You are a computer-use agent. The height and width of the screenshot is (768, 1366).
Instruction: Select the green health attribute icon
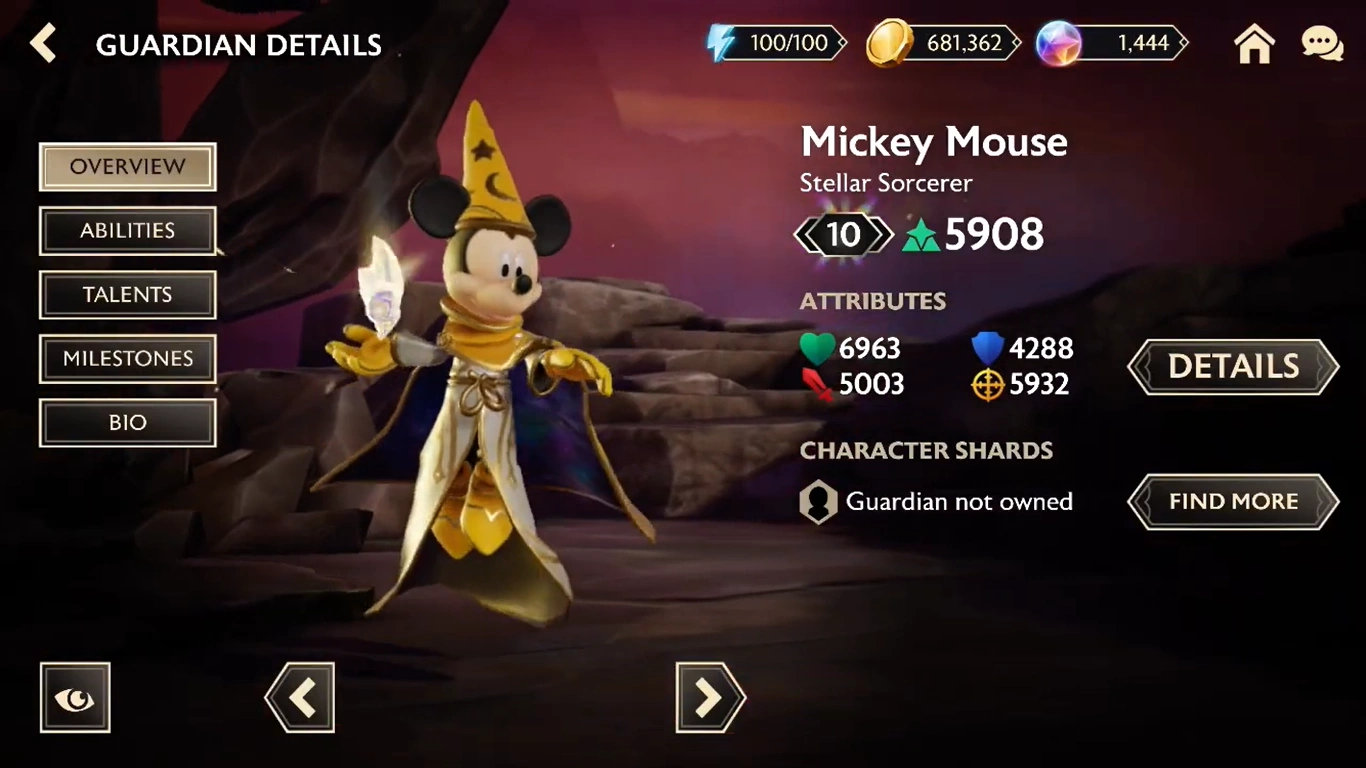(x=817, y=348)
